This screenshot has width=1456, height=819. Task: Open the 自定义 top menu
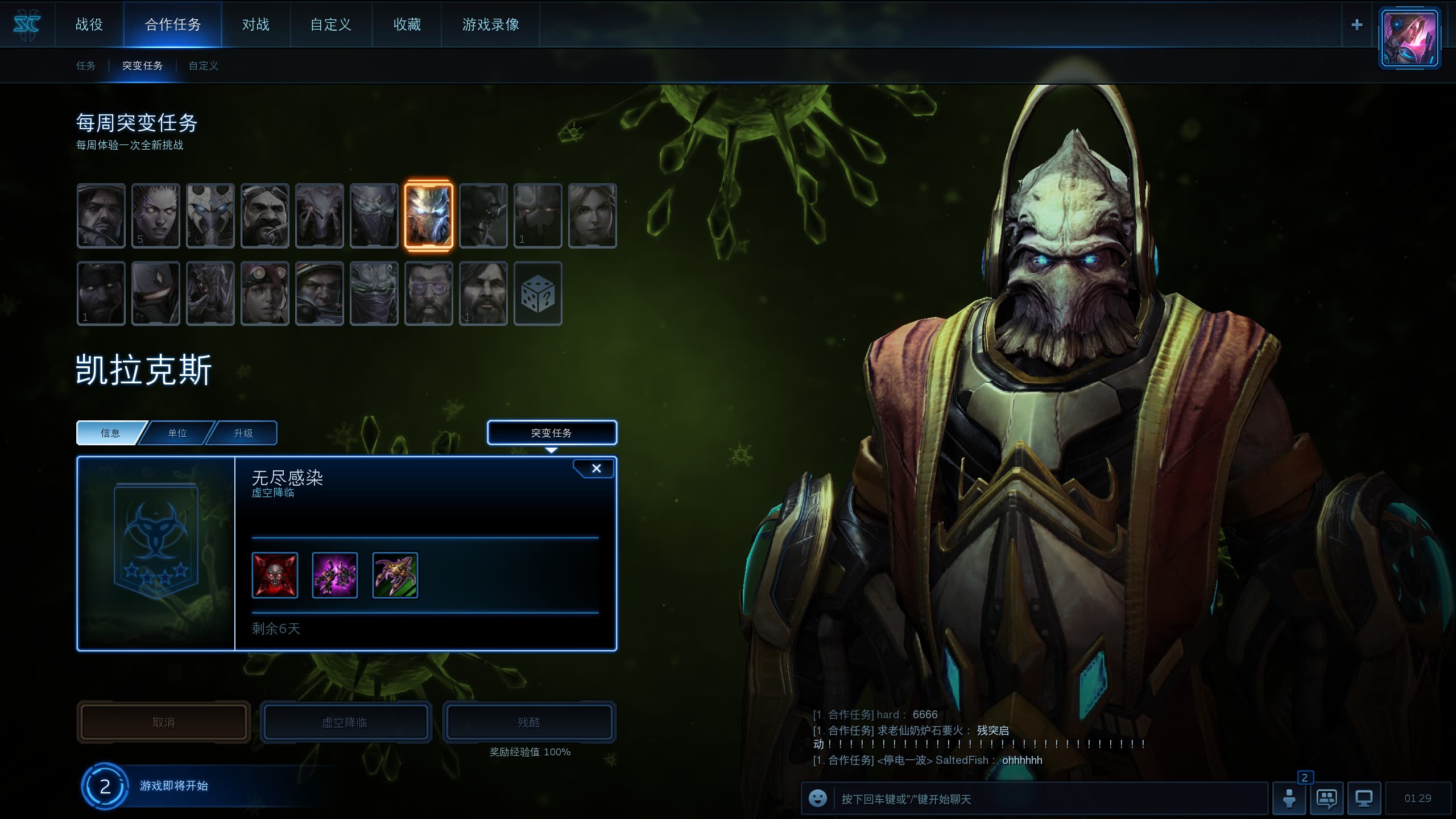pyautogui.click(x=331, y=24)
